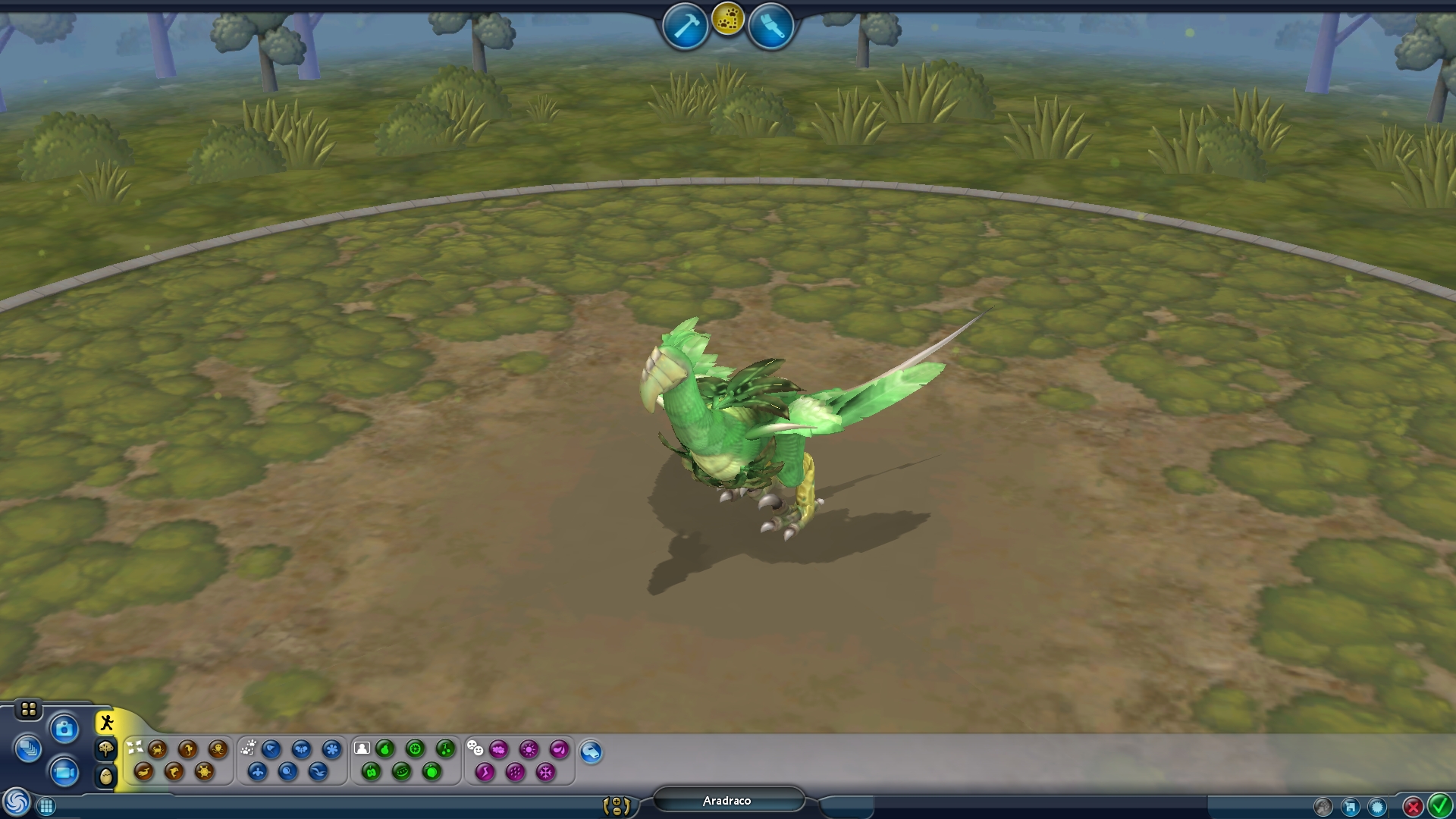The image size is (1456, 819).
Task: Exit the editor with the red X
Action: point(1412,807)
